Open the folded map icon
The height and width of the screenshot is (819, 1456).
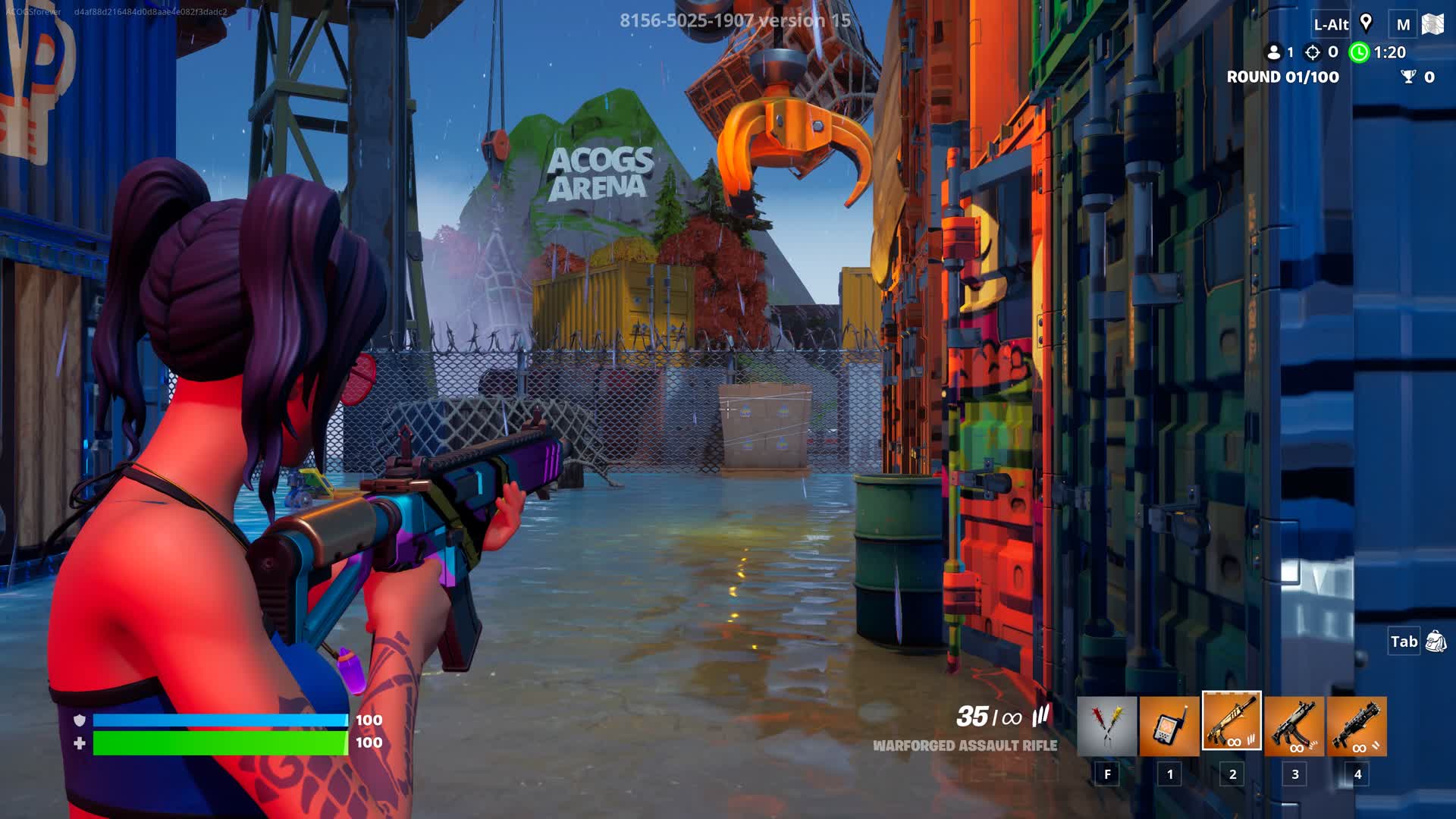pos(1432,24)
